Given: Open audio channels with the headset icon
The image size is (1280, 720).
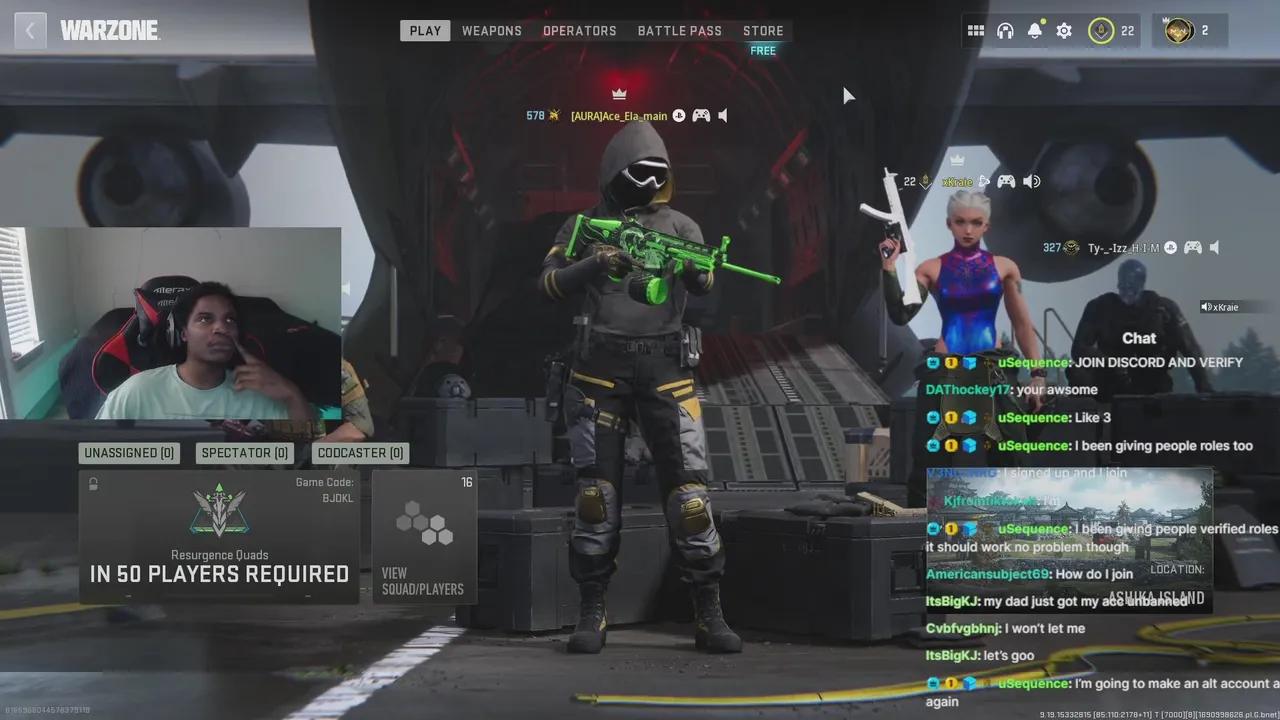Looking at the screenshot, I should [1005, 30].
